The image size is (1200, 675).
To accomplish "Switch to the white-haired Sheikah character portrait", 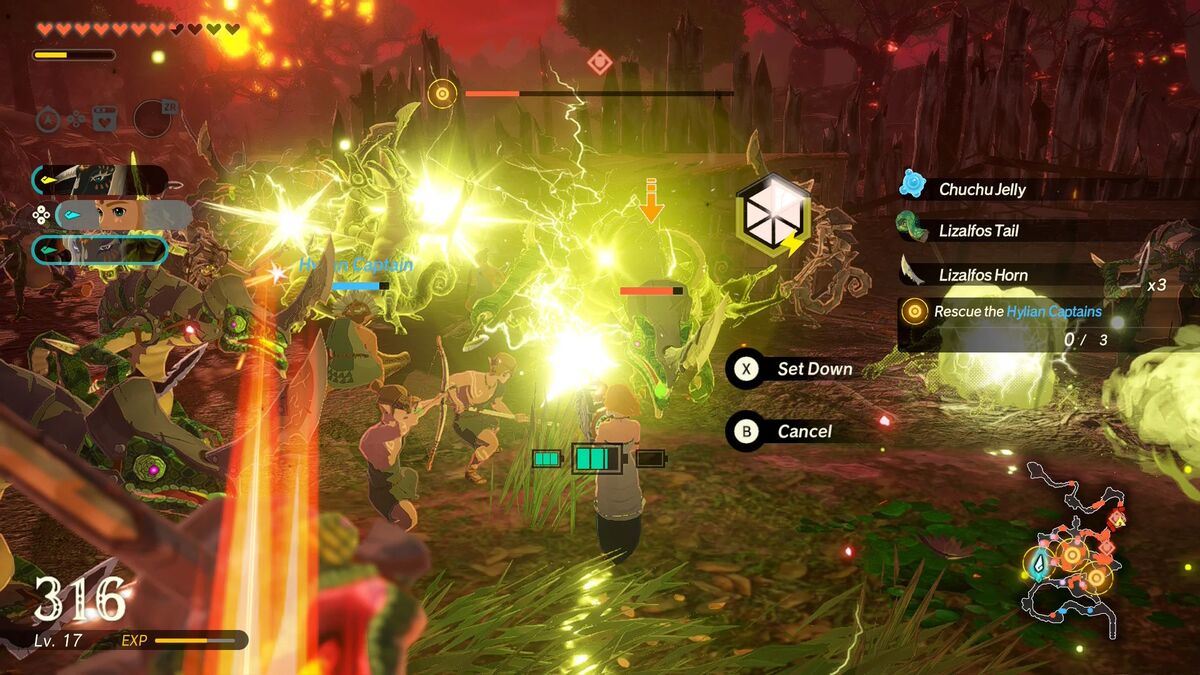I will (100, 180).
